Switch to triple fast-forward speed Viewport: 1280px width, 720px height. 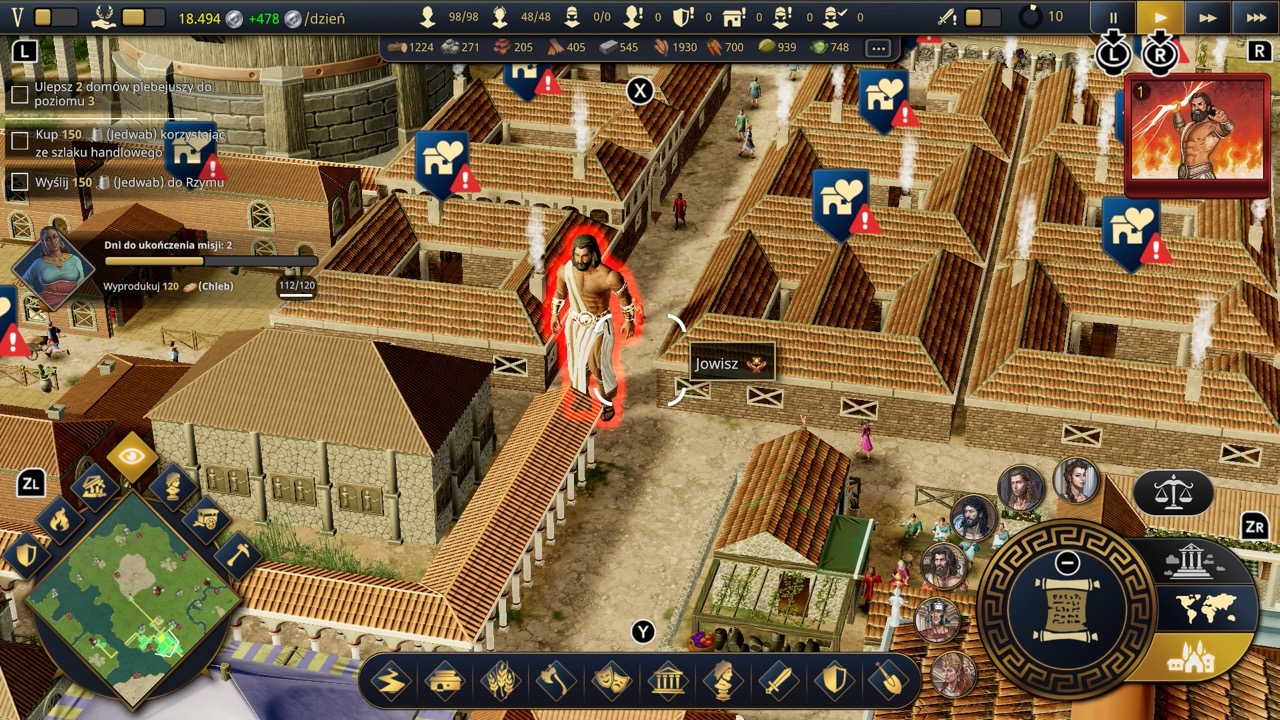coord(1256,17)
